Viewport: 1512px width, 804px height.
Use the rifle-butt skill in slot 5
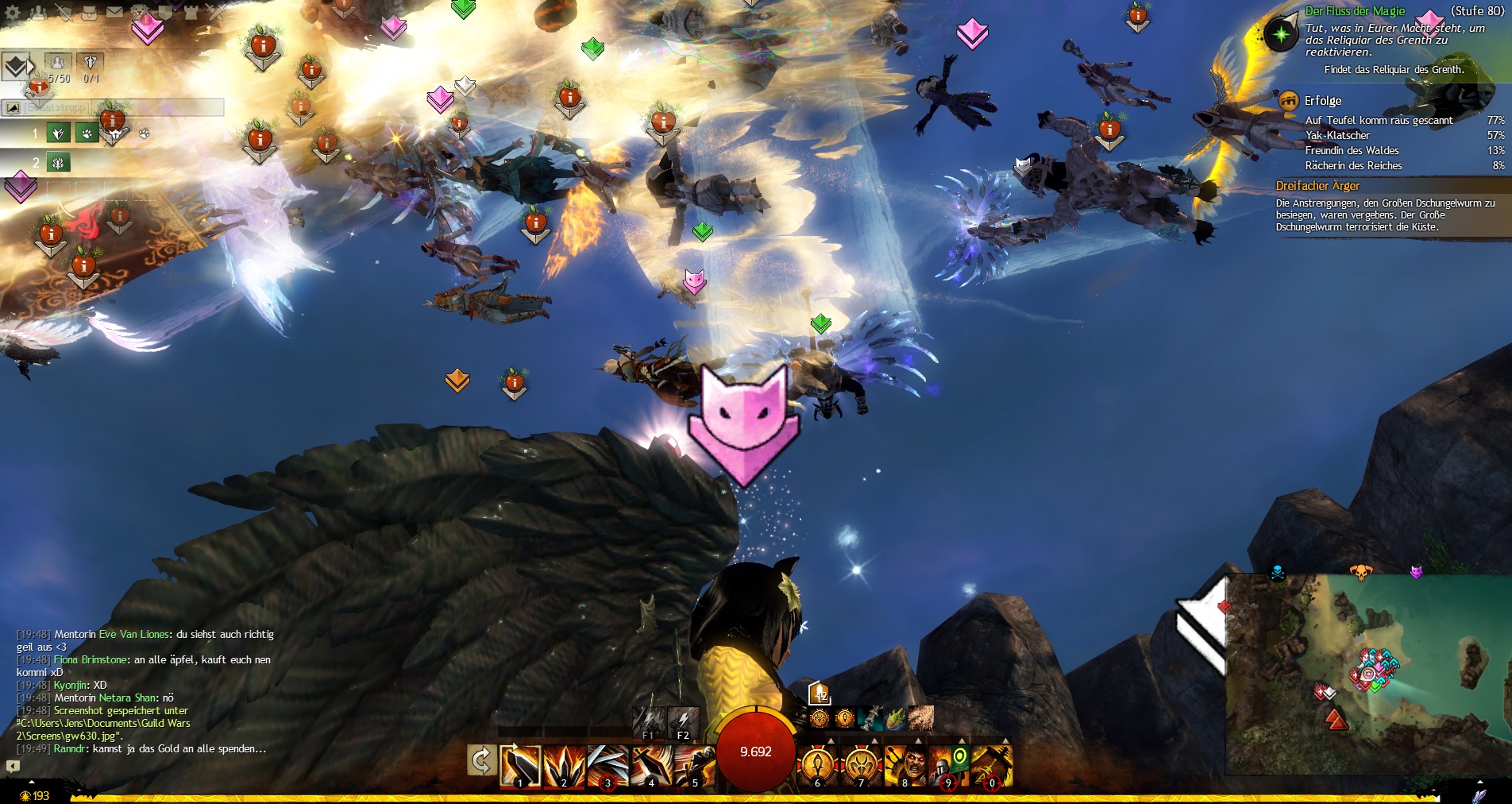click(x=694, y=766)
